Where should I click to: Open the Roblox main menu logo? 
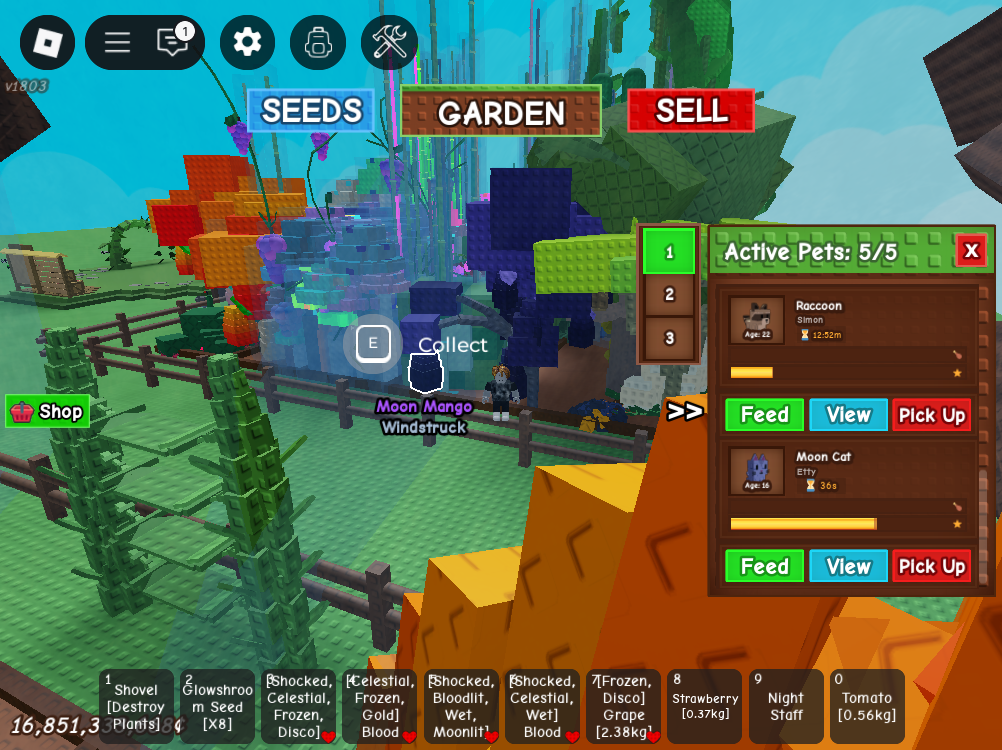[x=47, y=42]
